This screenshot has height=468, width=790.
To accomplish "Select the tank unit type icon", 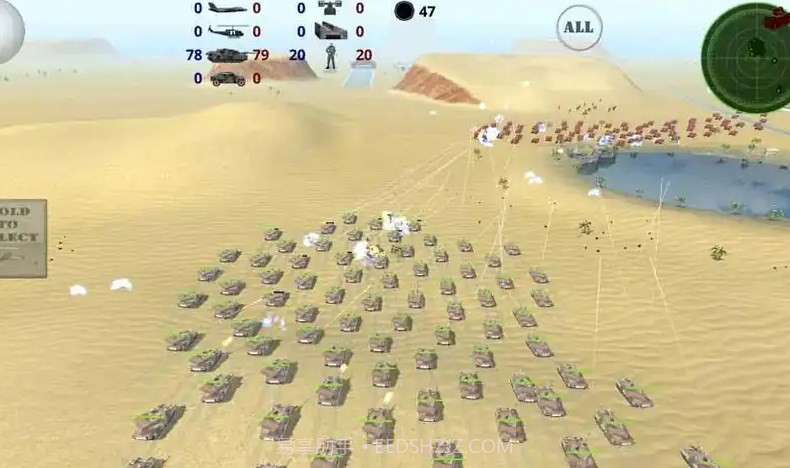I will (228, 55).
